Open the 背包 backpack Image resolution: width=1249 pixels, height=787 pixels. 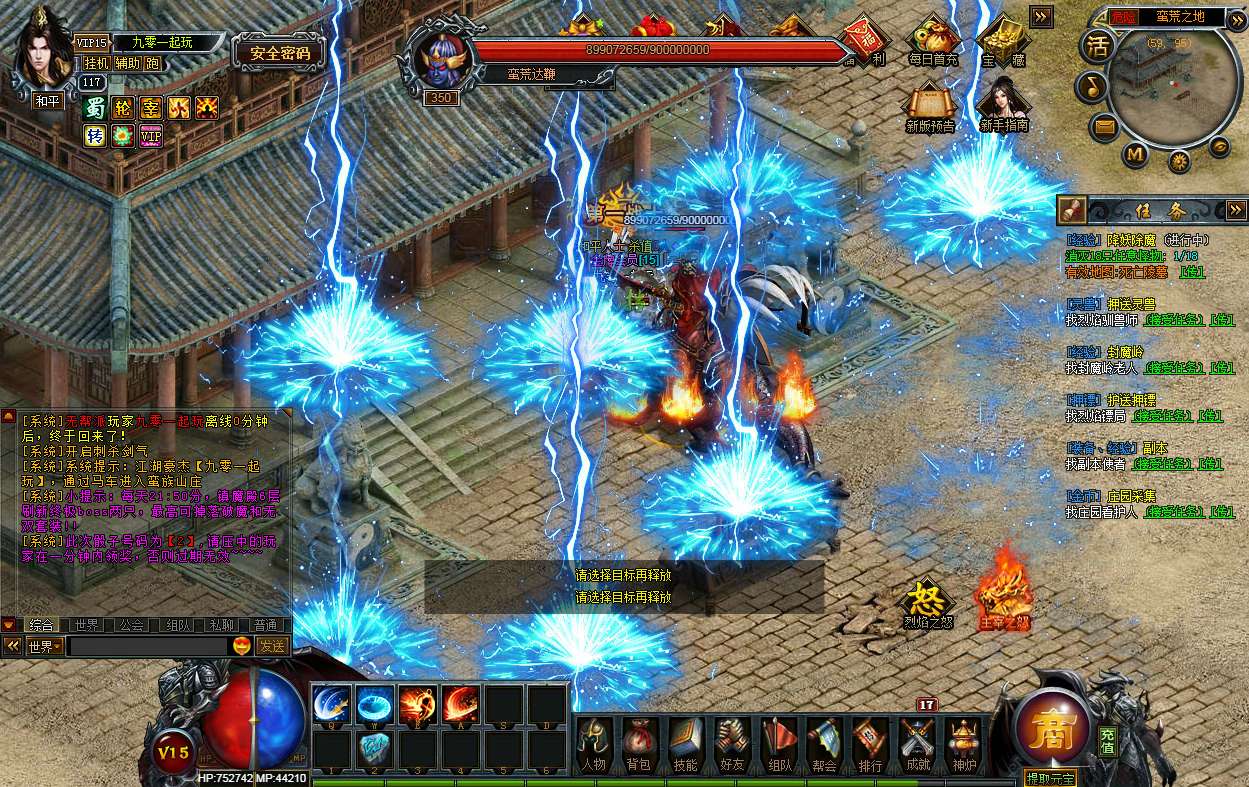[x=640, y=745]
